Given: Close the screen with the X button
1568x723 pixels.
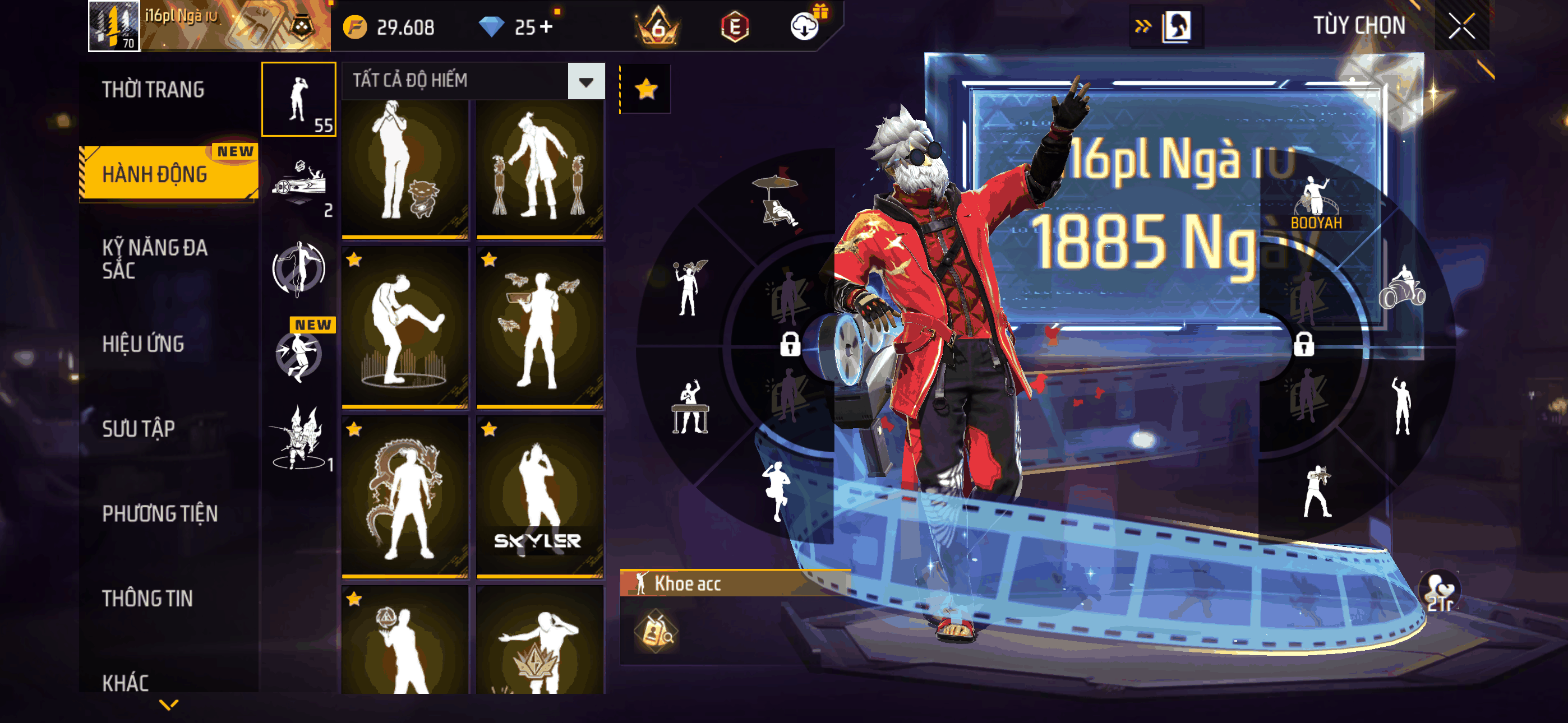Looking at the screenshot, I should point(1461,26).
